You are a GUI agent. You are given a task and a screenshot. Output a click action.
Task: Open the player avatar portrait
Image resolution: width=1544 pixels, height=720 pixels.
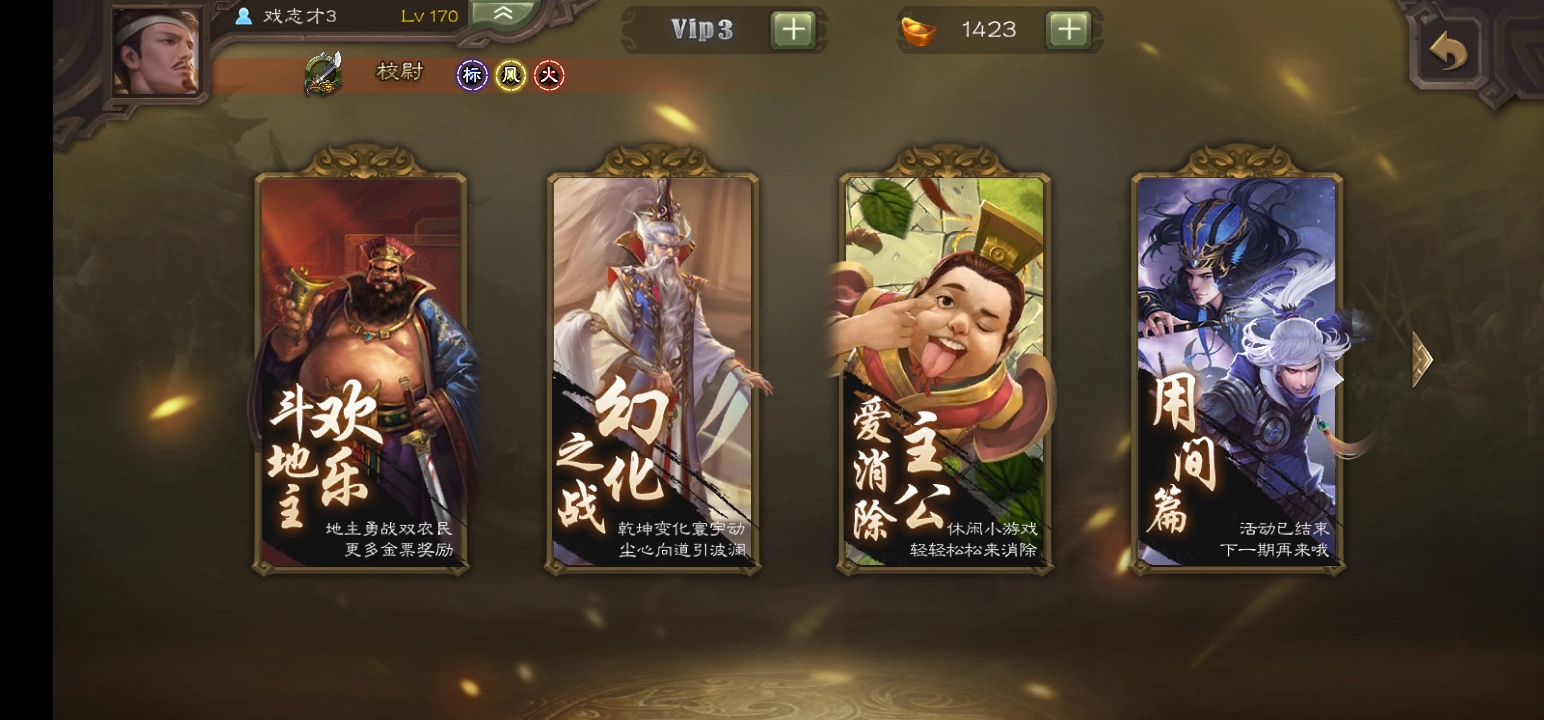pos(155,52)
